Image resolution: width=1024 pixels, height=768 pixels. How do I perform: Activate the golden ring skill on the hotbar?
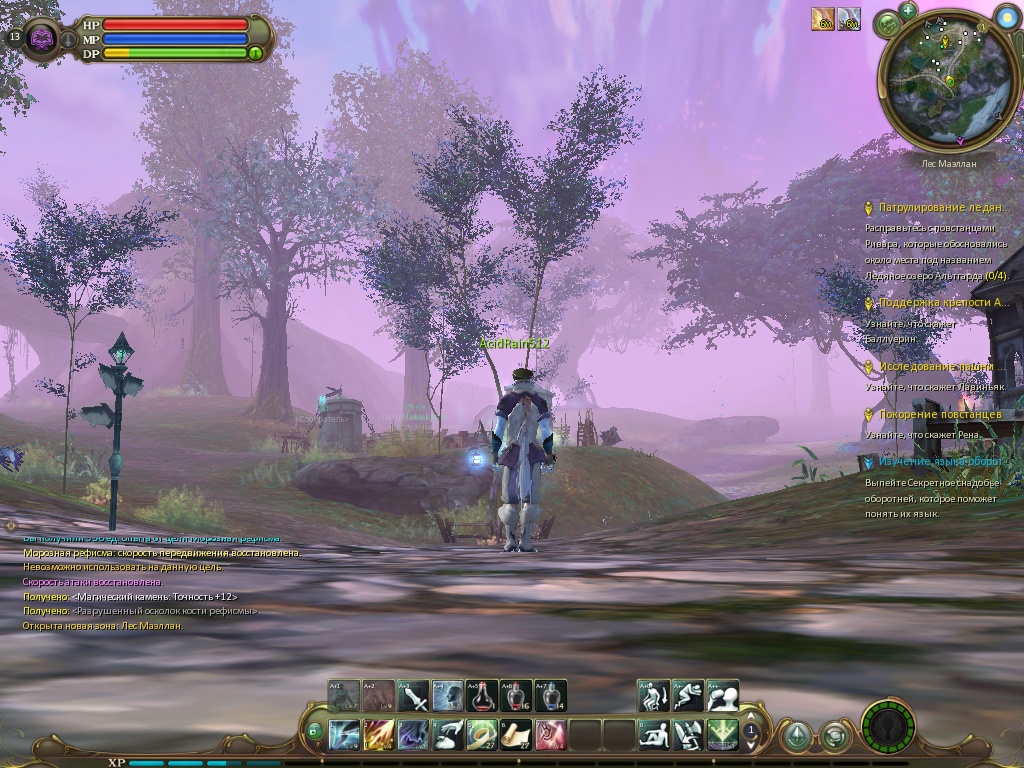coord(482,735)
